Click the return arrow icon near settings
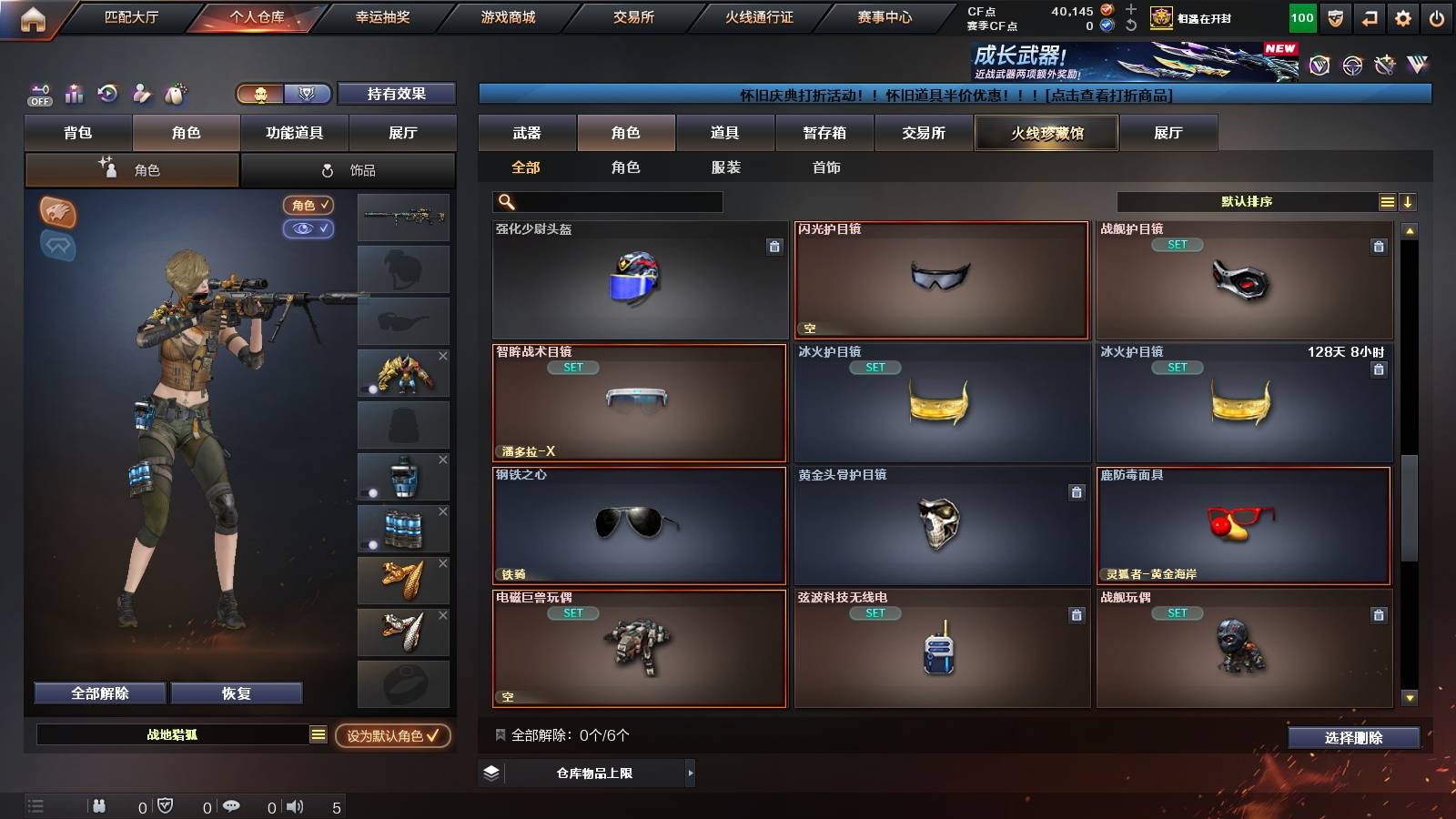Image resolution: width=1456 pixels, height=819 pixels. click(1369, 16)
